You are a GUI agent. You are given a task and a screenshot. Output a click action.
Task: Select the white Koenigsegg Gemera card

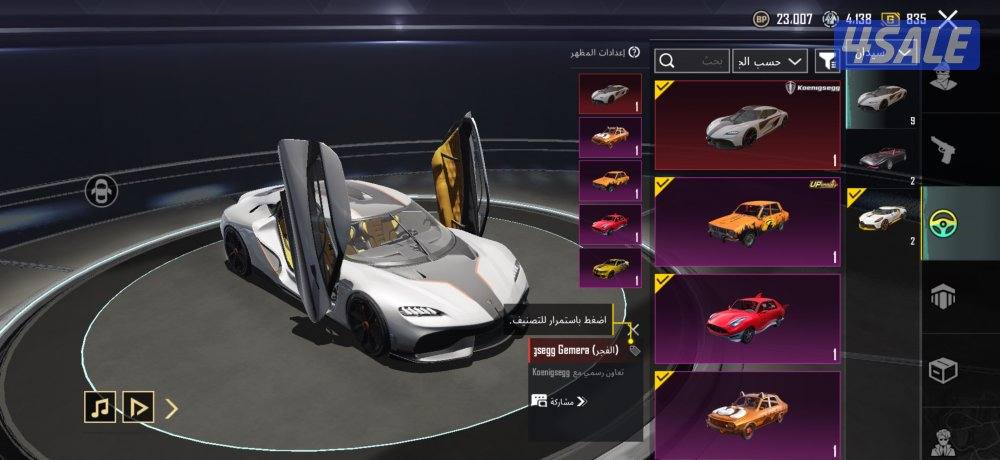click(747, 124)
